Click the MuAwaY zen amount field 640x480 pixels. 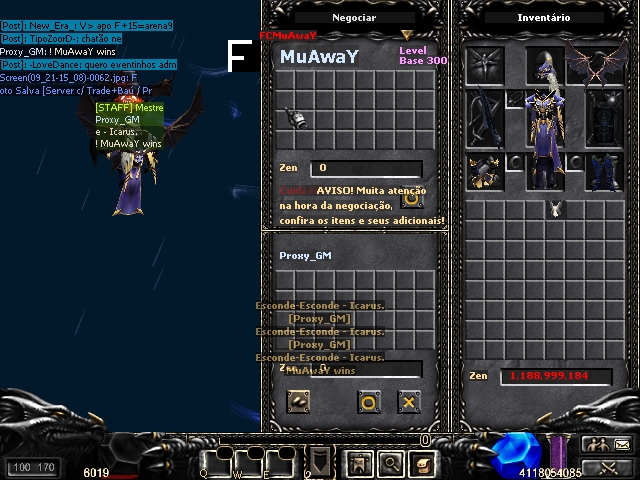pos(365,168)
